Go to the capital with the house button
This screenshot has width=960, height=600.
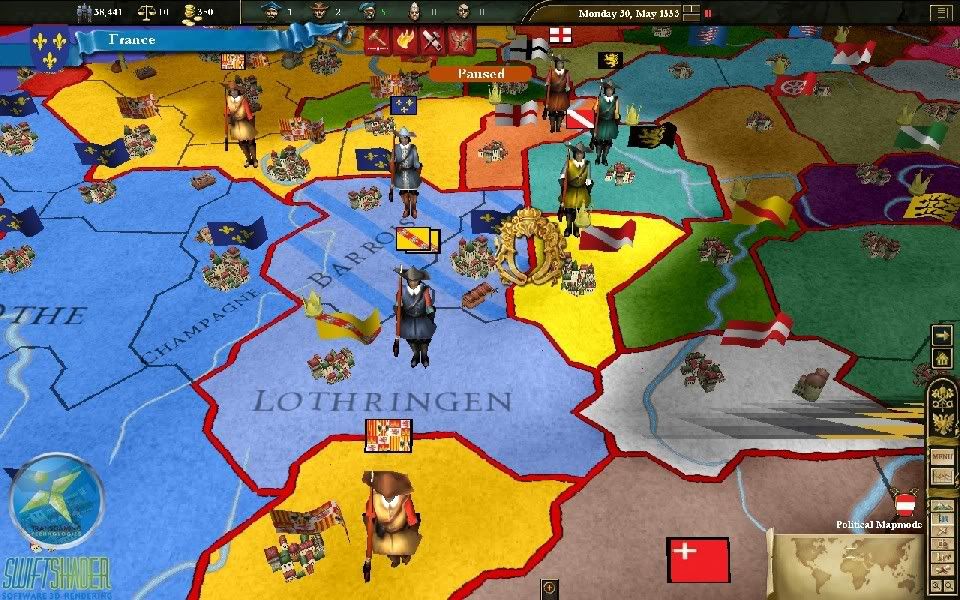(x=941, y=358)
